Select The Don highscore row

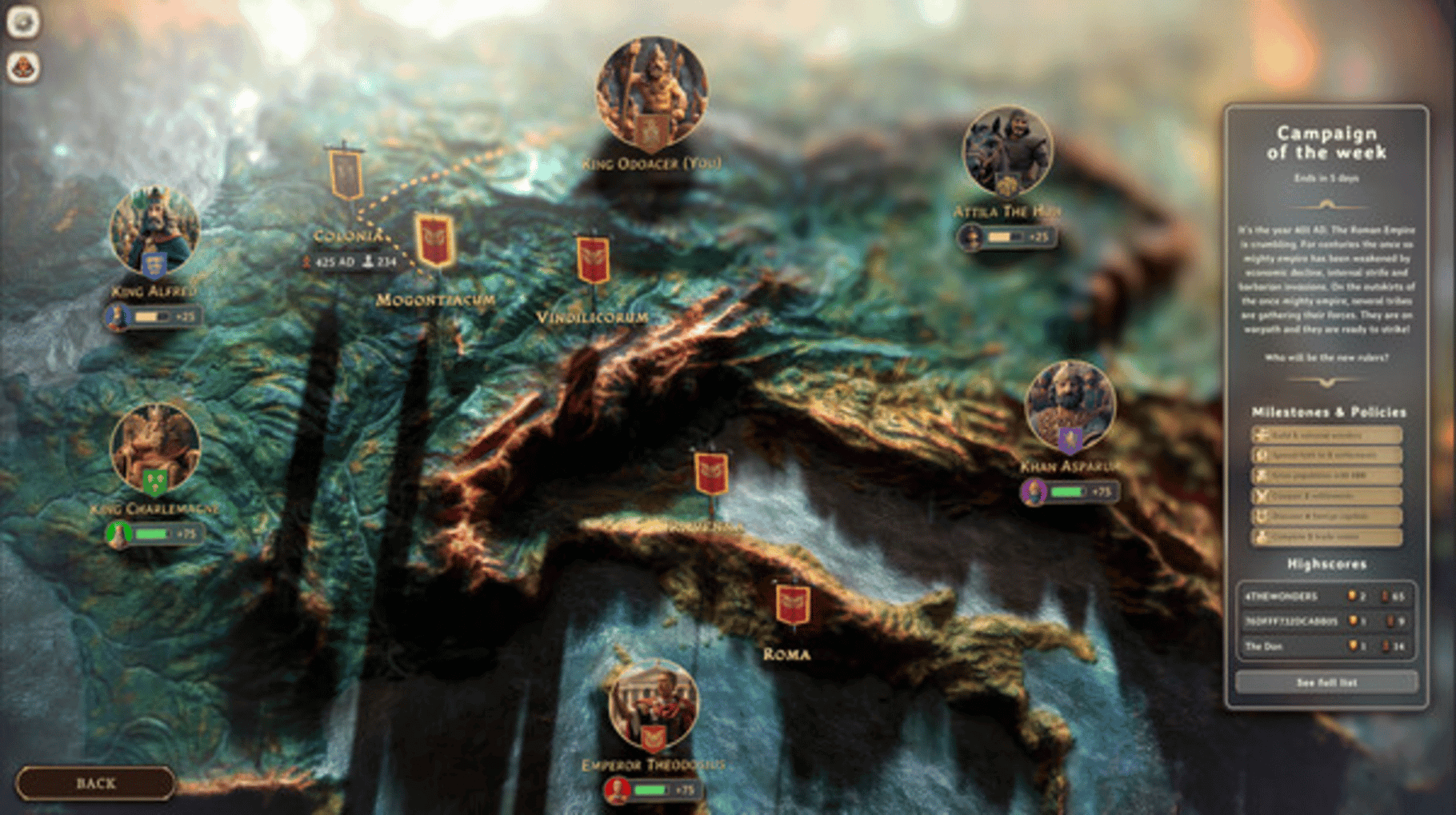(x=1326, y=646)
